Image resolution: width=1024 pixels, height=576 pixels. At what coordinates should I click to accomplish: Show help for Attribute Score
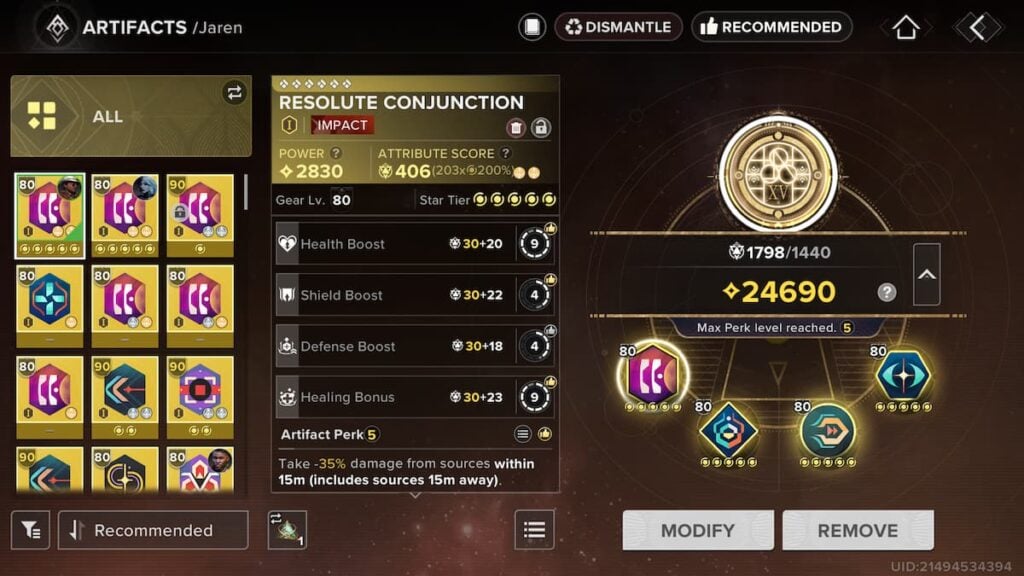(x=506, y=153)
